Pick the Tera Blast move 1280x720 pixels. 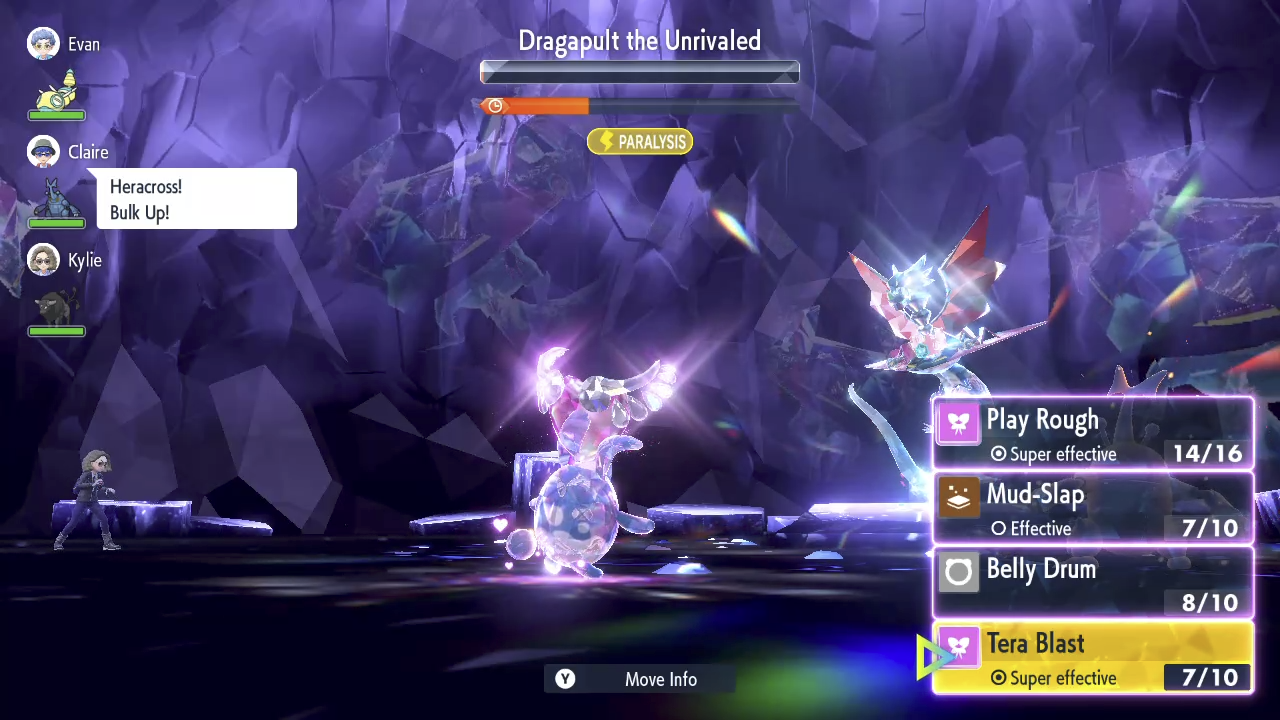pos(1092,658)
